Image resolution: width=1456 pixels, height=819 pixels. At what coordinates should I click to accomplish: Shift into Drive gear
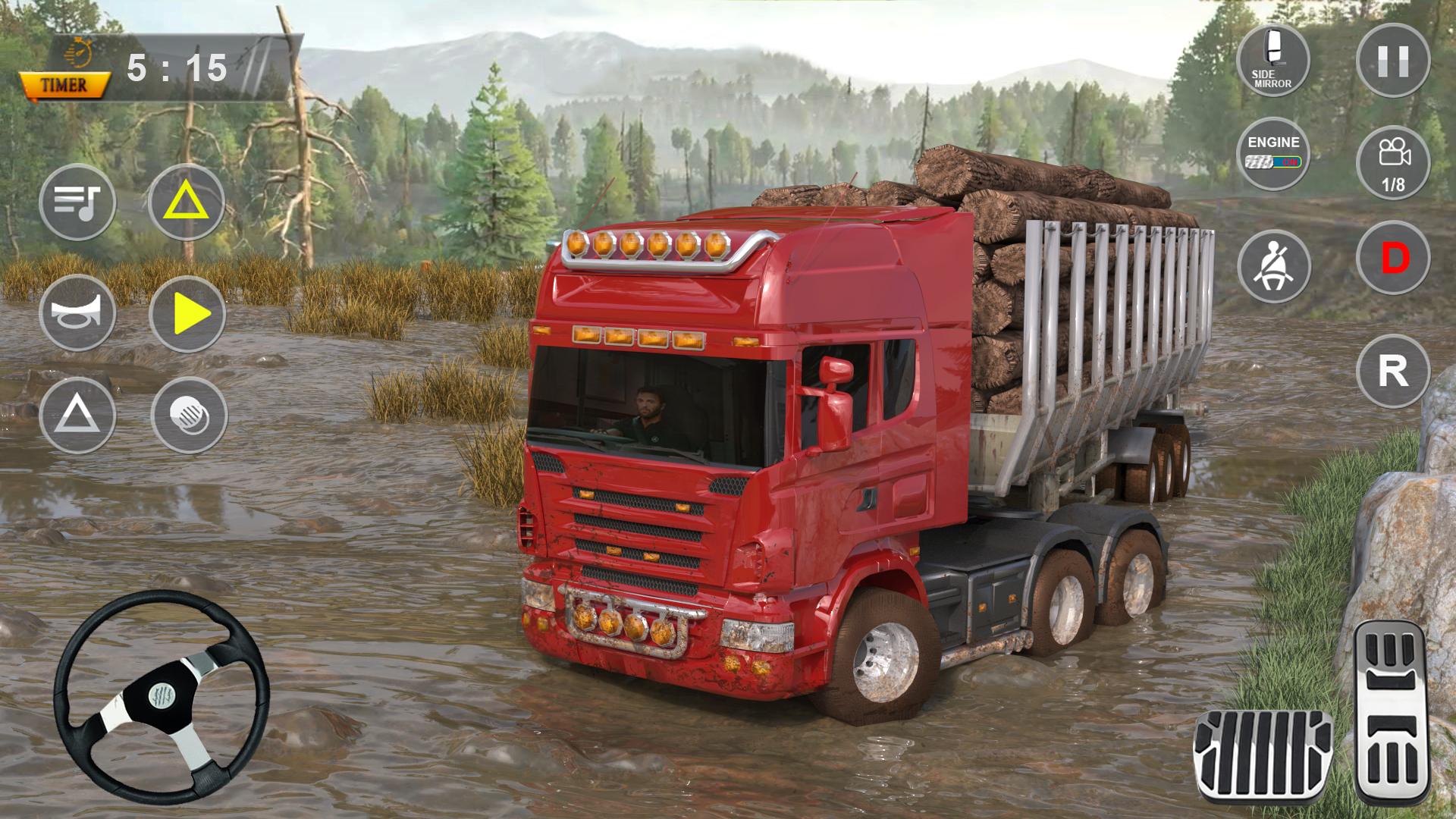1393,259
